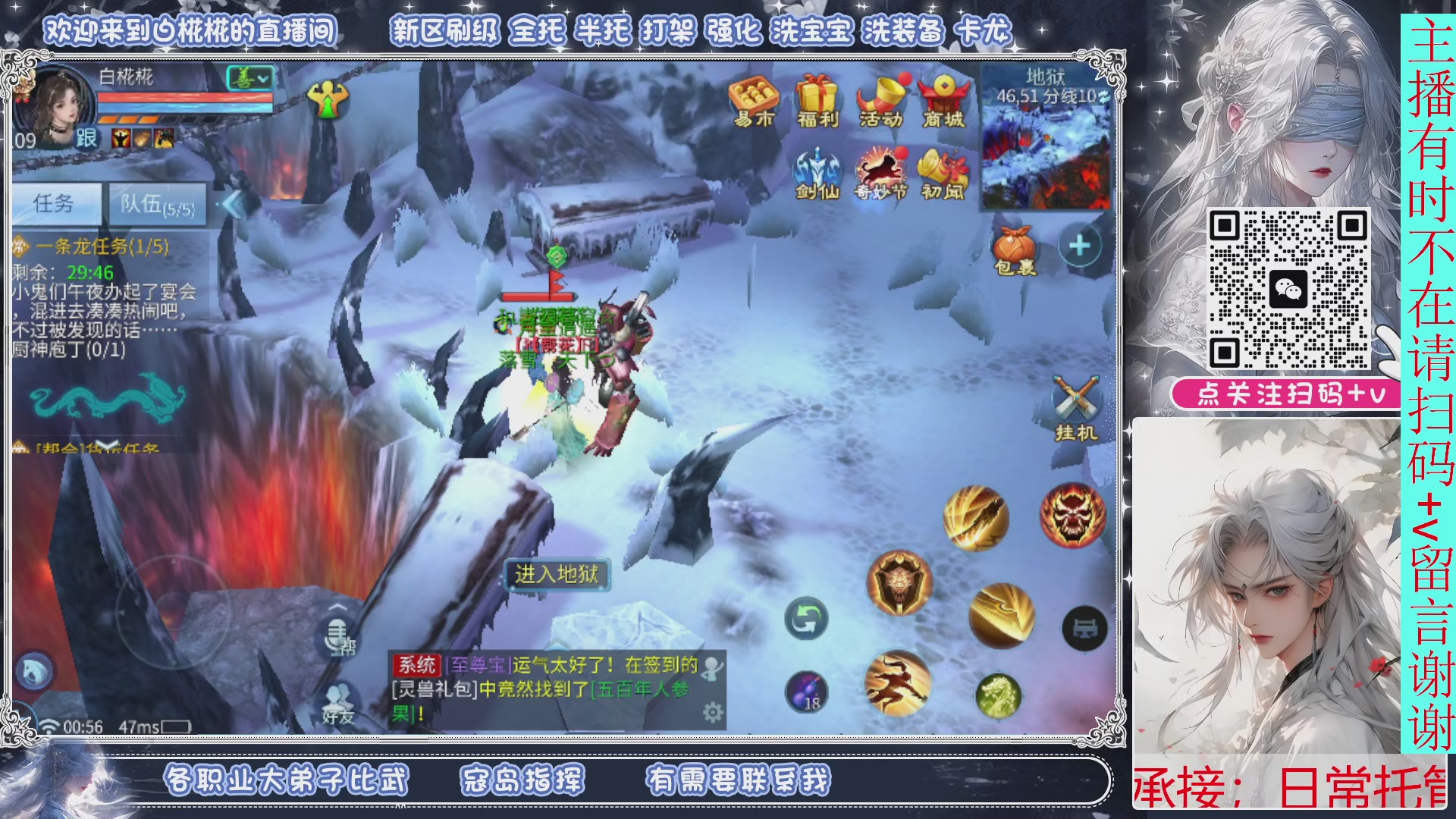
Task: Switch to the 队伍(5/5) team tab
Action: pos(156,205)
